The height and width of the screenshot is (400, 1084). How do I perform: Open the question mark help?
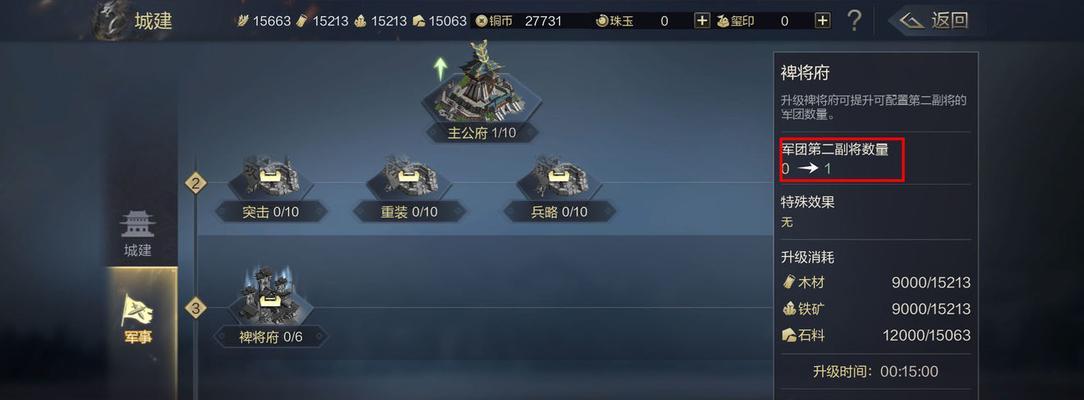pos(854,20)
